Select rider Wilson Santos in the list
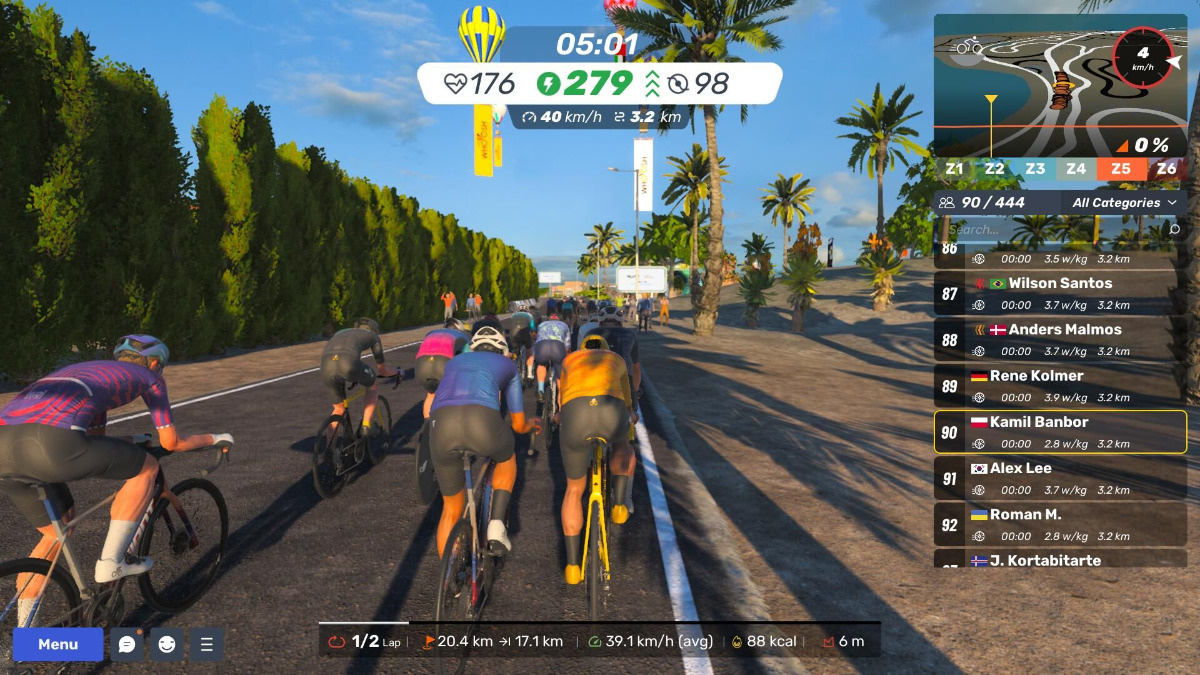 (1060, 293)
